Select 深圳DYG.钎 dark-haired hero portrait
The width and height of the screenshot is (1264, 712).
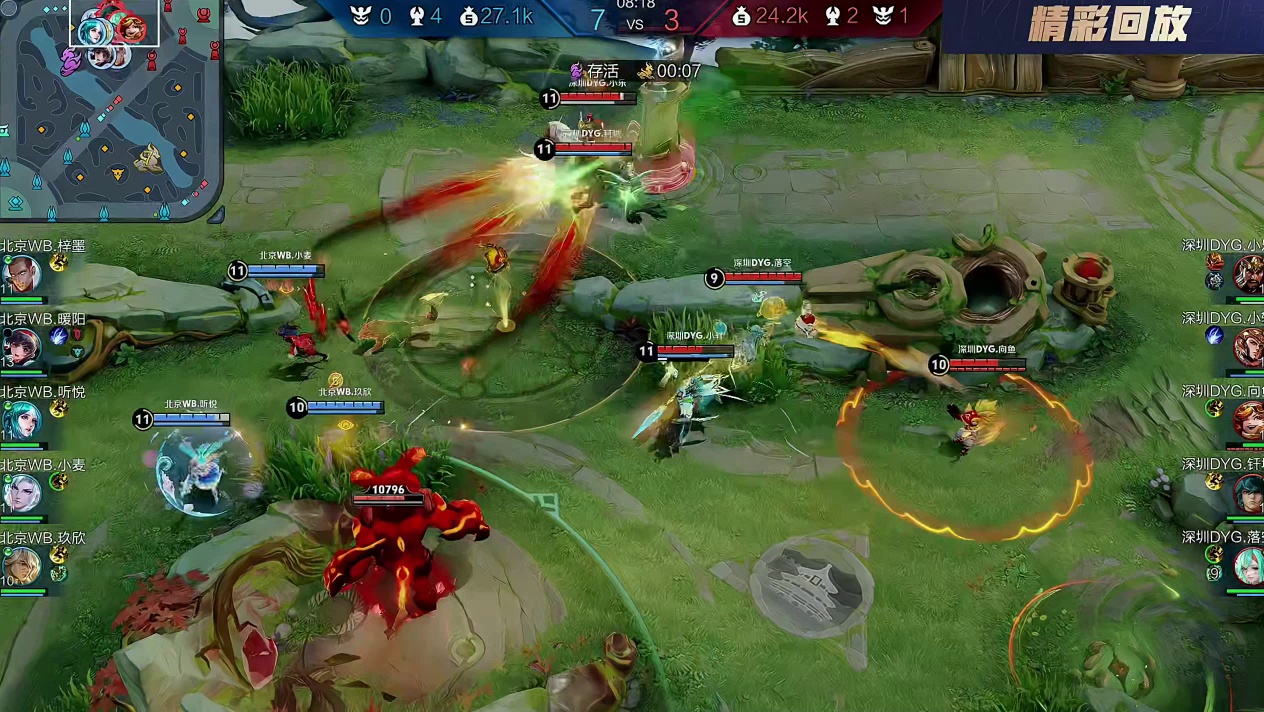pyautogui.click(x=1249, y=493)
